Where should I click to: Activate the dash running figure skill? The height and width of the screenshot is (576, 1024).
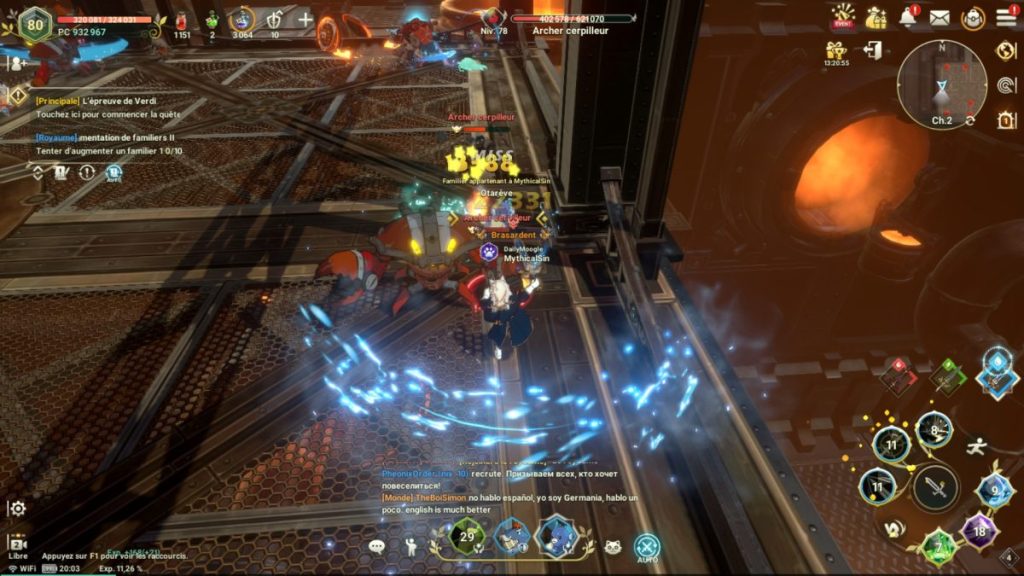(x=977, y=447)
